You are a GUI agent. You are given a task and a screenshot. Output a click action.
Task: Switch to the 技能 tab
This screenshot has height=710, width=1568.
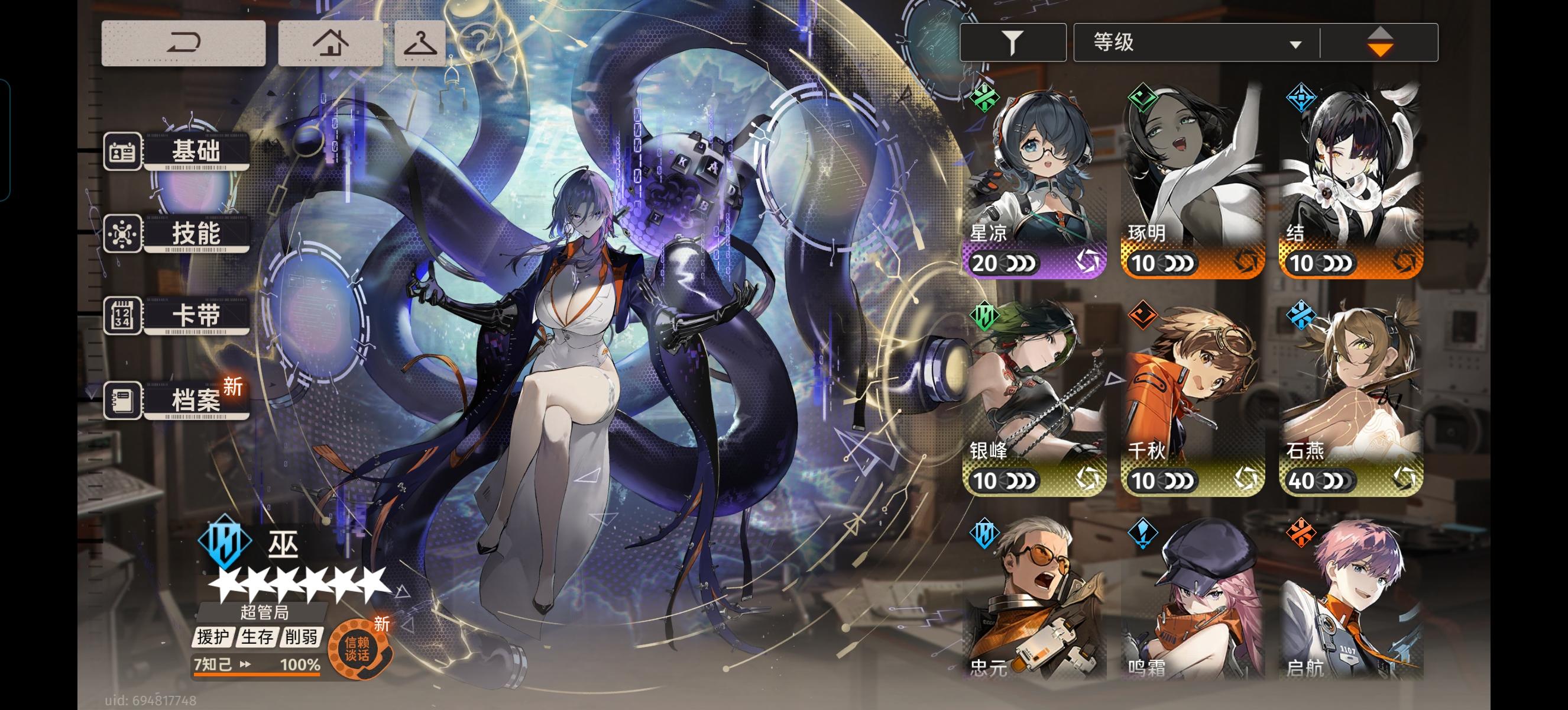[193, 233]
